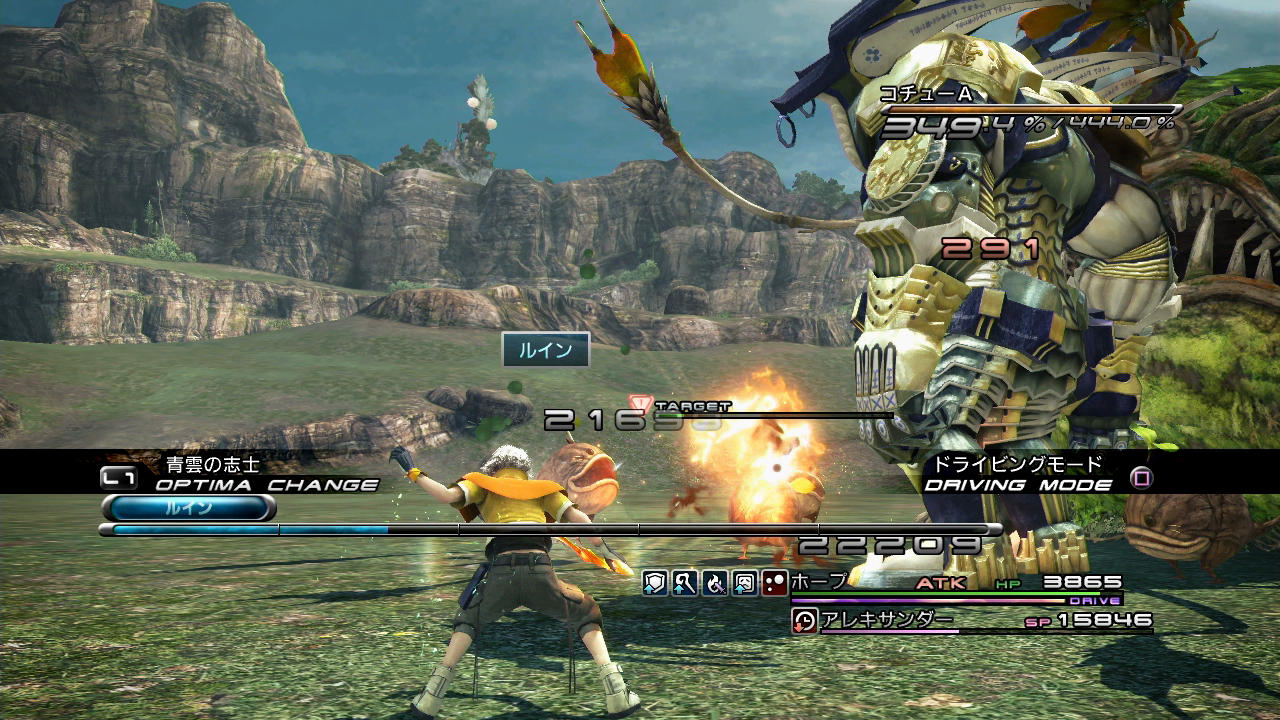Screen dimensions: 1280x720
Task: Click the red status icon with white dots
Action: point(775,583)
